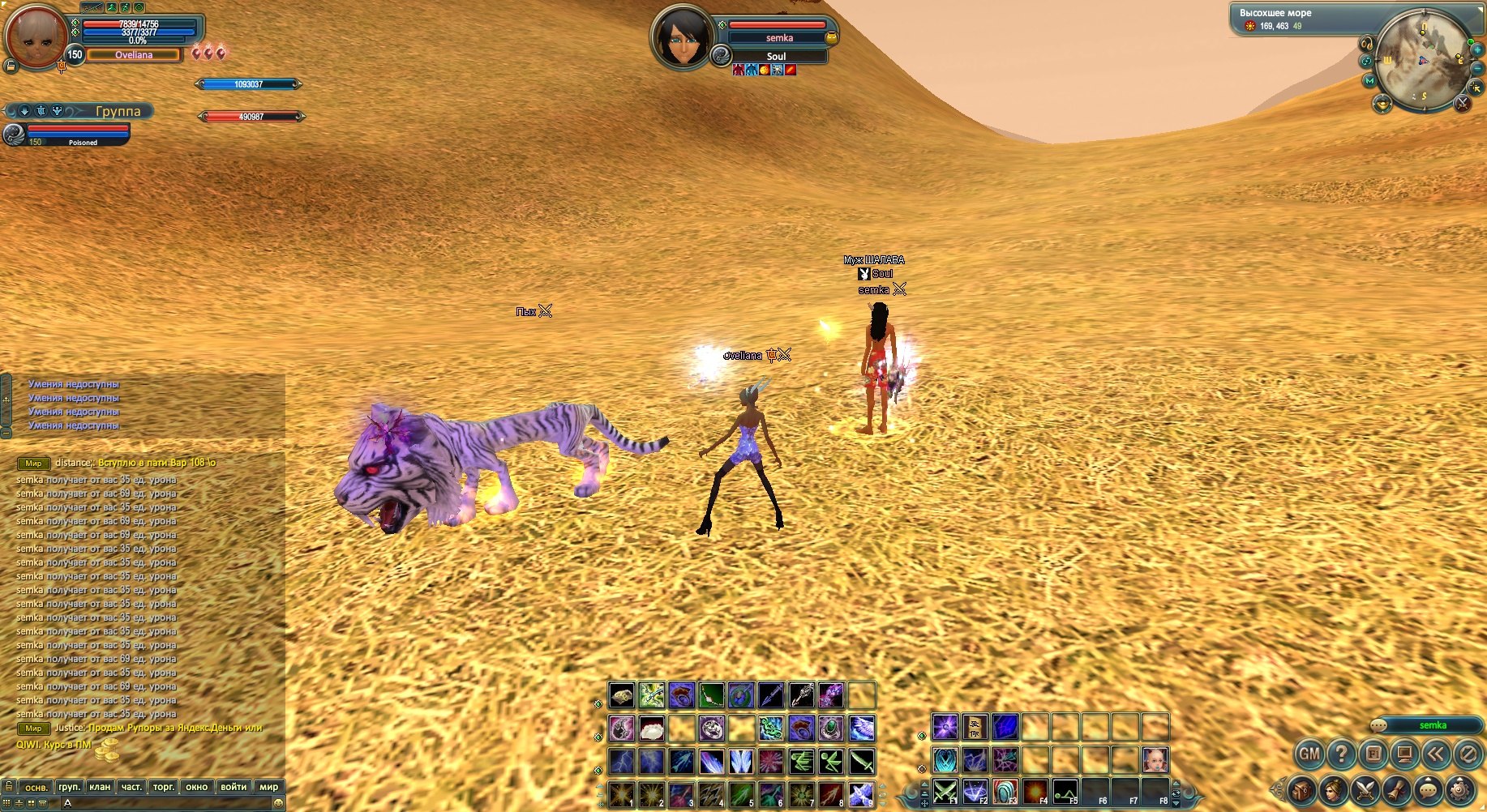
Task: Switch to the груп. chat tab
Action: 69,787
